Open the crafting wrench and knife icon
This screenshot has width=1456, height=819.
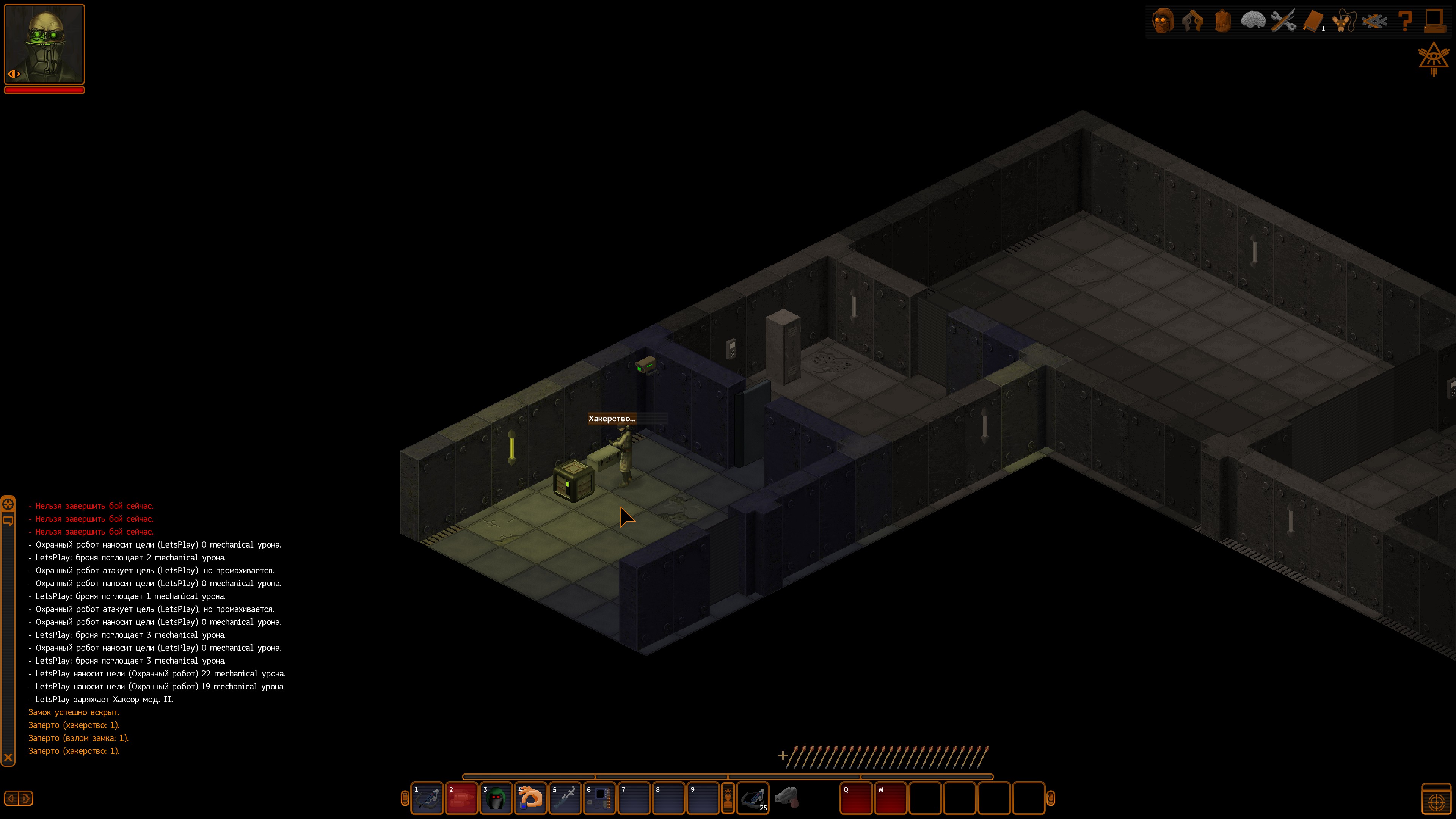point(1283,22)
